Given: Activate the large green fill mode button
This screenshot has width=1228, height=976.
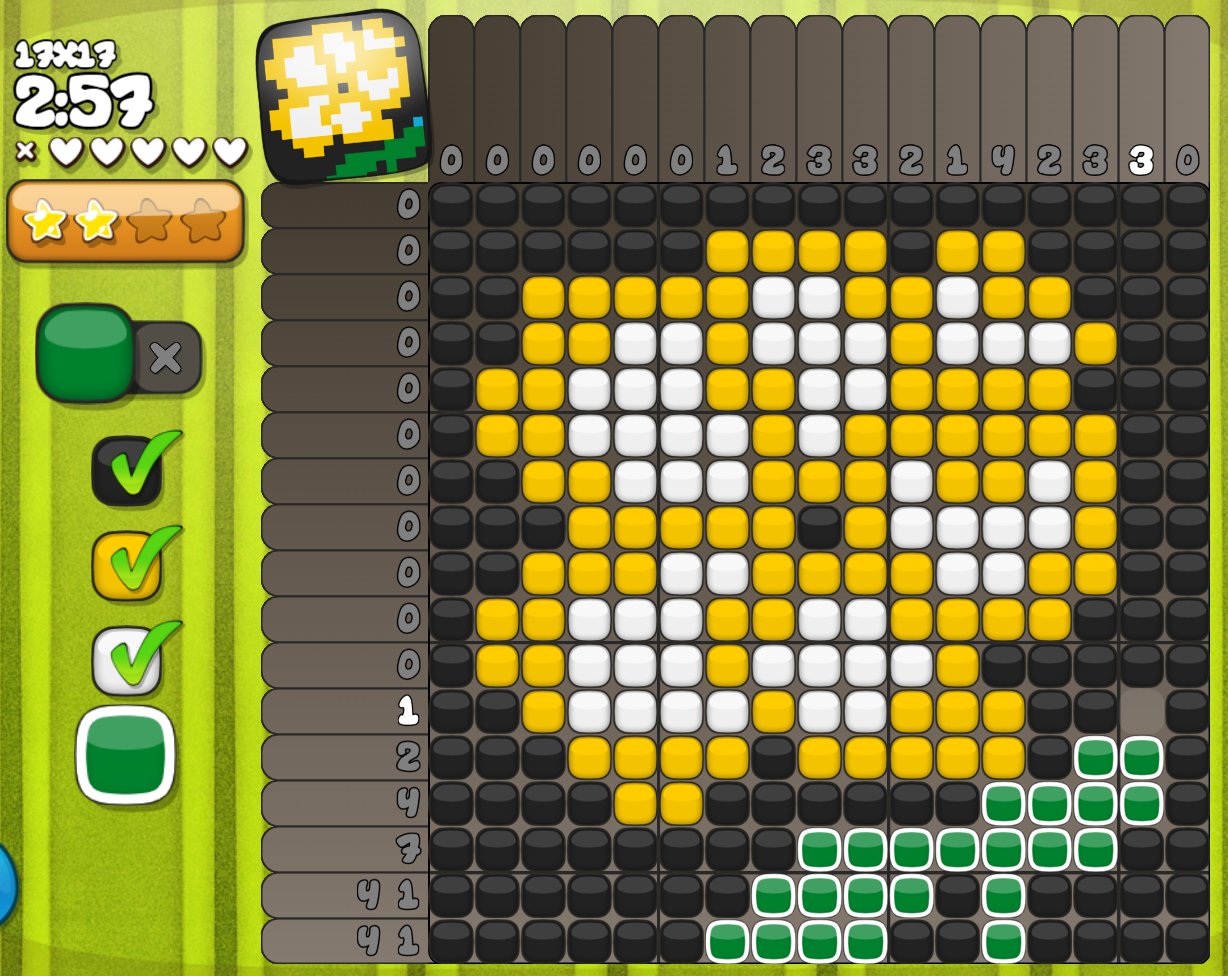Looking at the screenshot, I should tap(85, 351).
